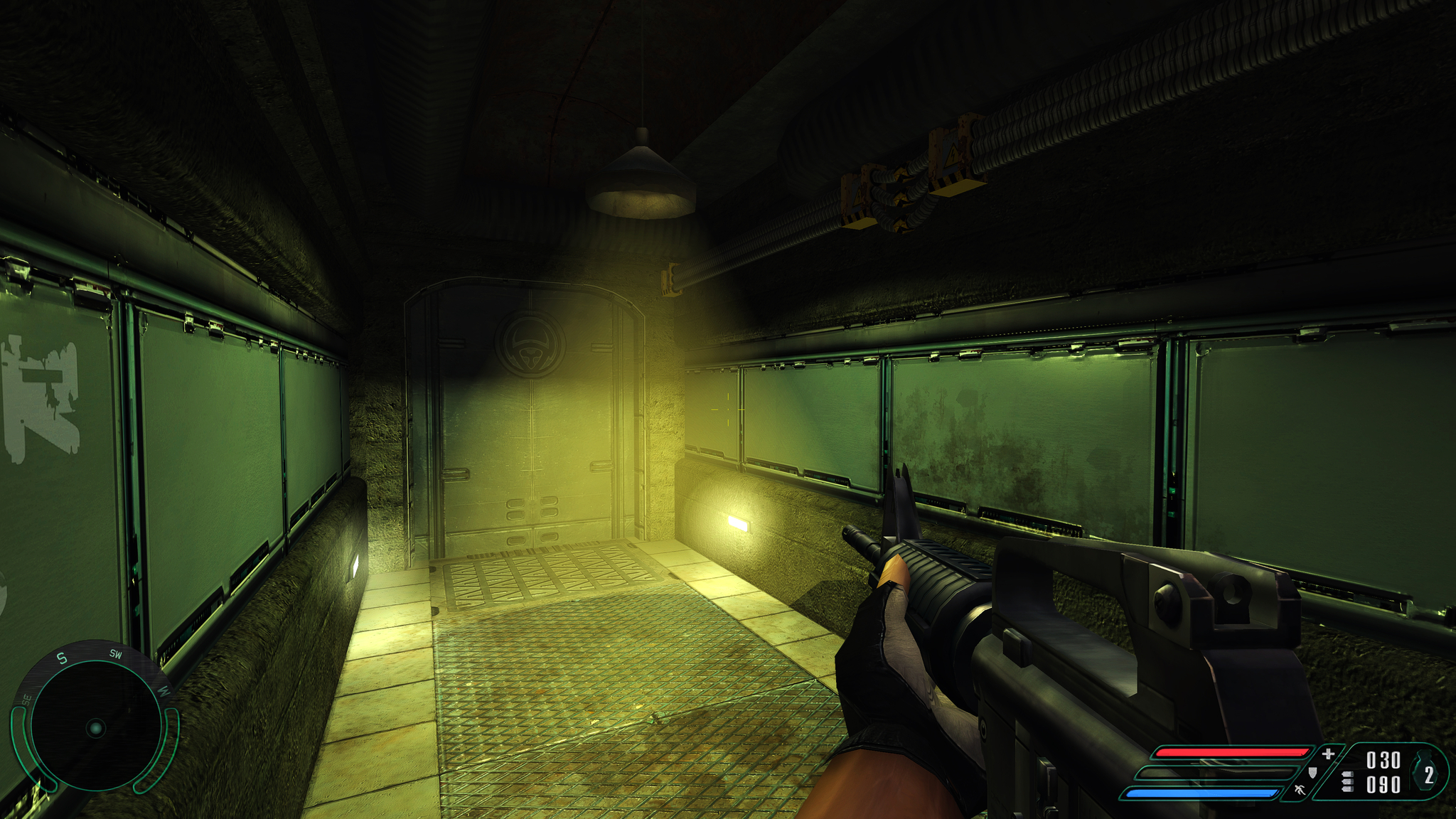Click the running man stamina icon
This screenshot has height=819, width=1456.
(1300, 789)
